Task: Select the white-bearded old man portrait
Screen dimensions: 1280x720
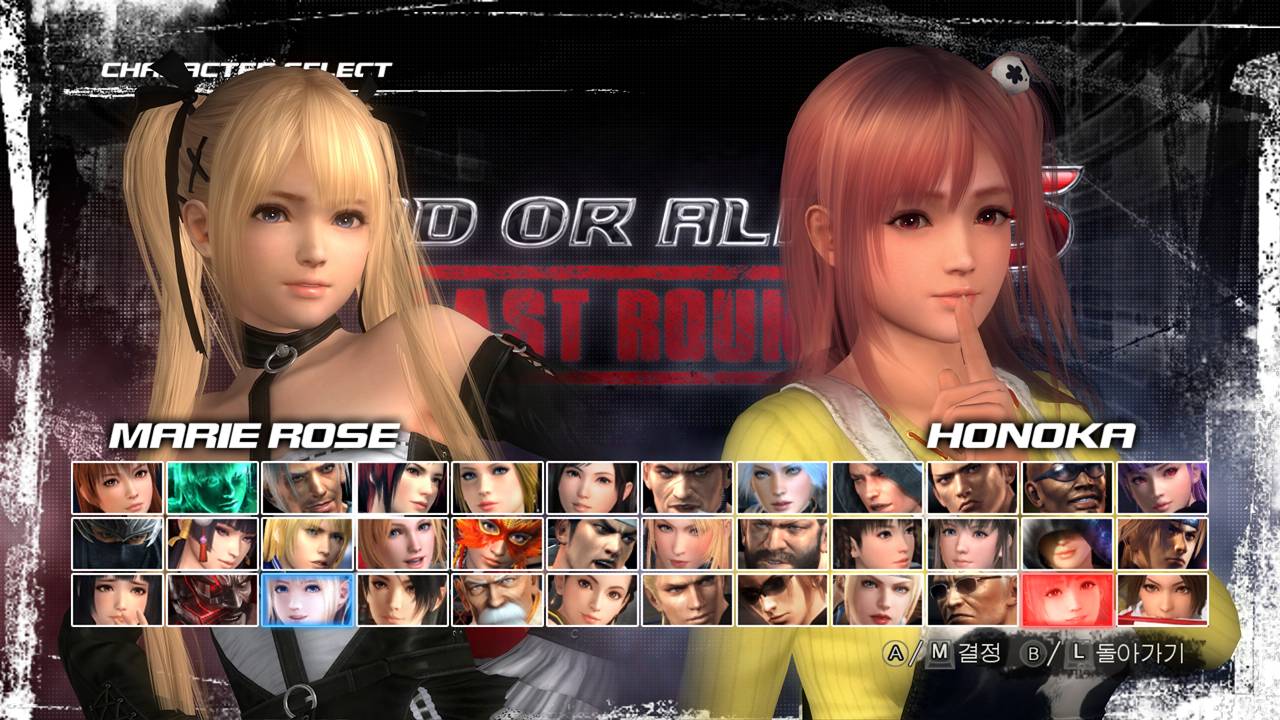Action: pyautogui.click(x=497, y=599)
